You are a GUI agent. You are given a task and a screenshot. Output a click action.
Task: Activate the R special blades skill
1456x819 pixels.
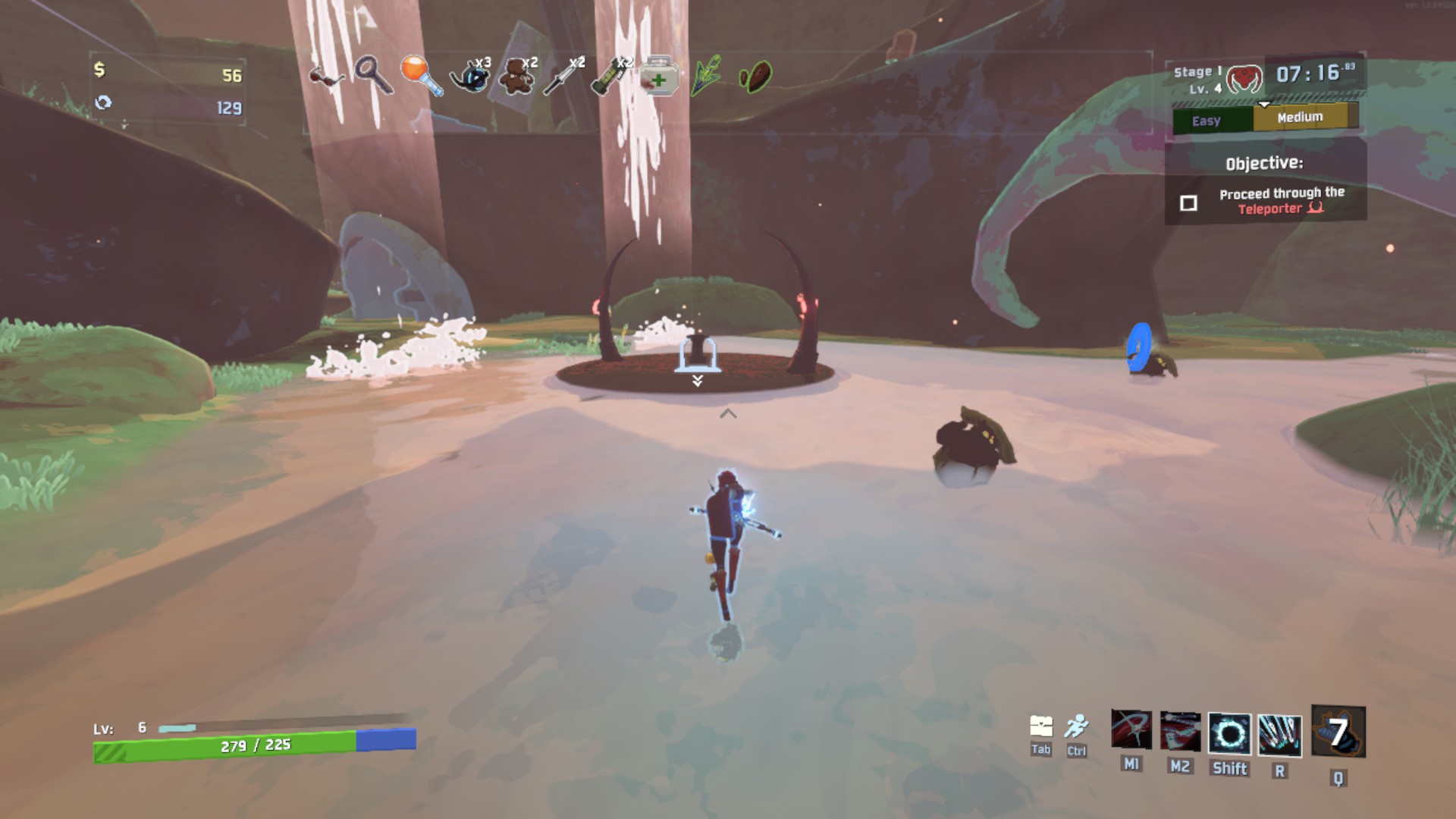pos(1279,736)
